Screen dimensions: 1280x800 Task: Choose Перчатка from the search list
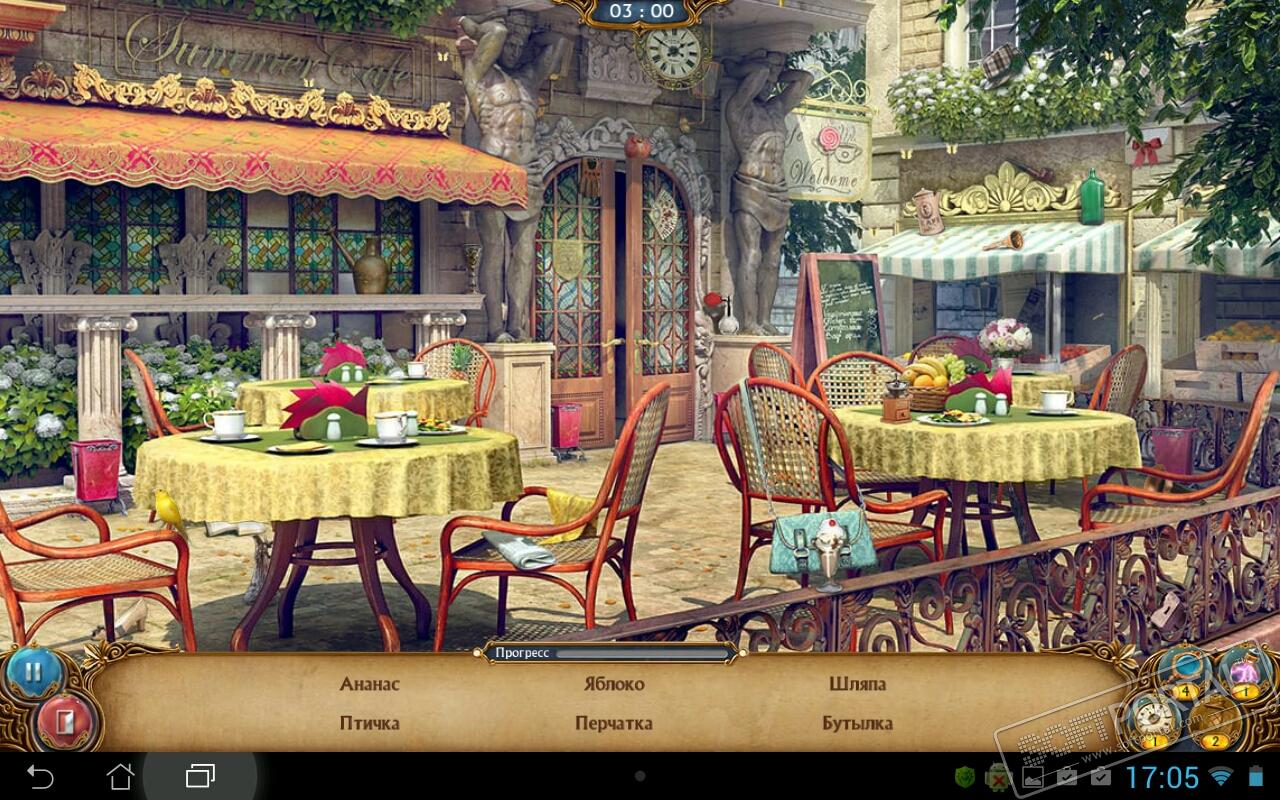(x=614, y=723)
